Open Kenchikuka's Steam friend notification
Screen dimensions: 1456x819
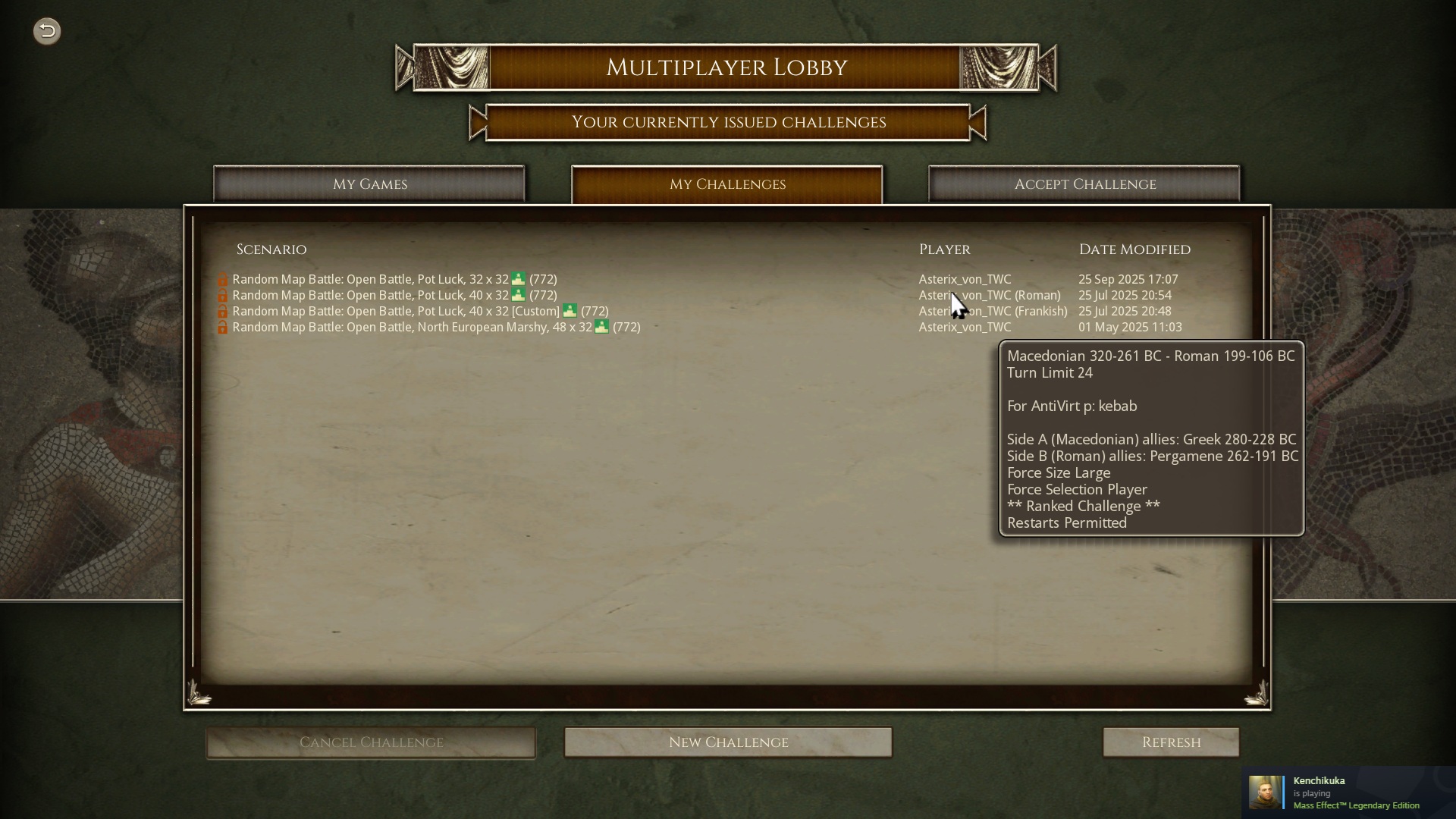click(1348, 792)
